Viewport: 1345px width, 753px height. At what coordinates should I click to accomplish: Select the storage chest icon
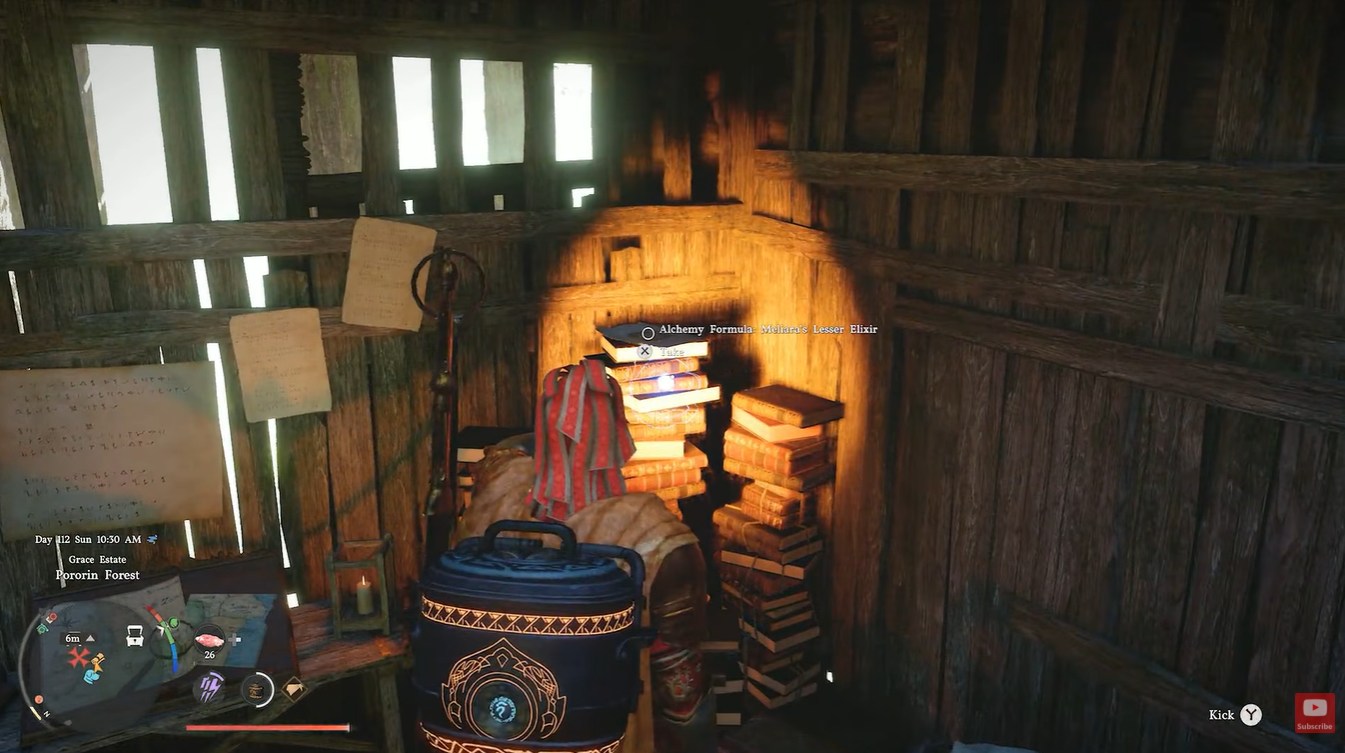[x=135, y=635]
